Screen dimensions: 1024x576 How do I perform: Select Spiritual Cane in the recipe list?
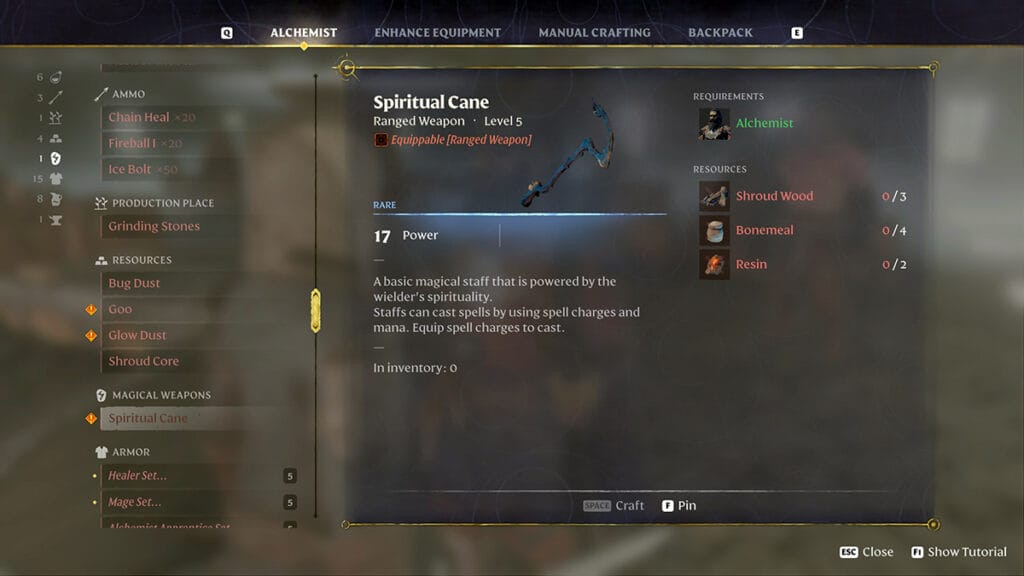(148, 418)
